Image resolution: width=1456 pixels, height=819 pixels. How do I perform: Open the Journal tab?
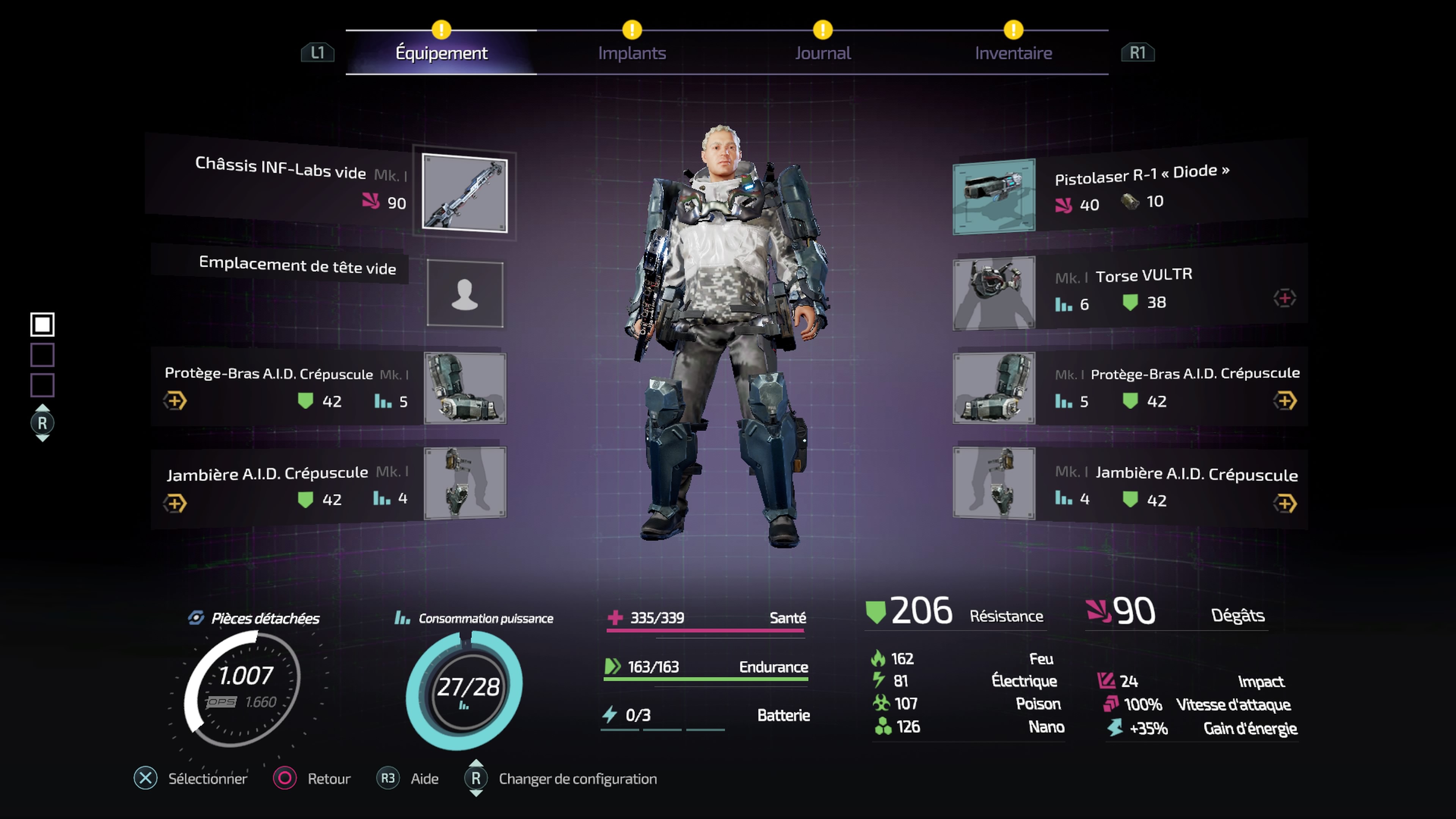[822, 53]
